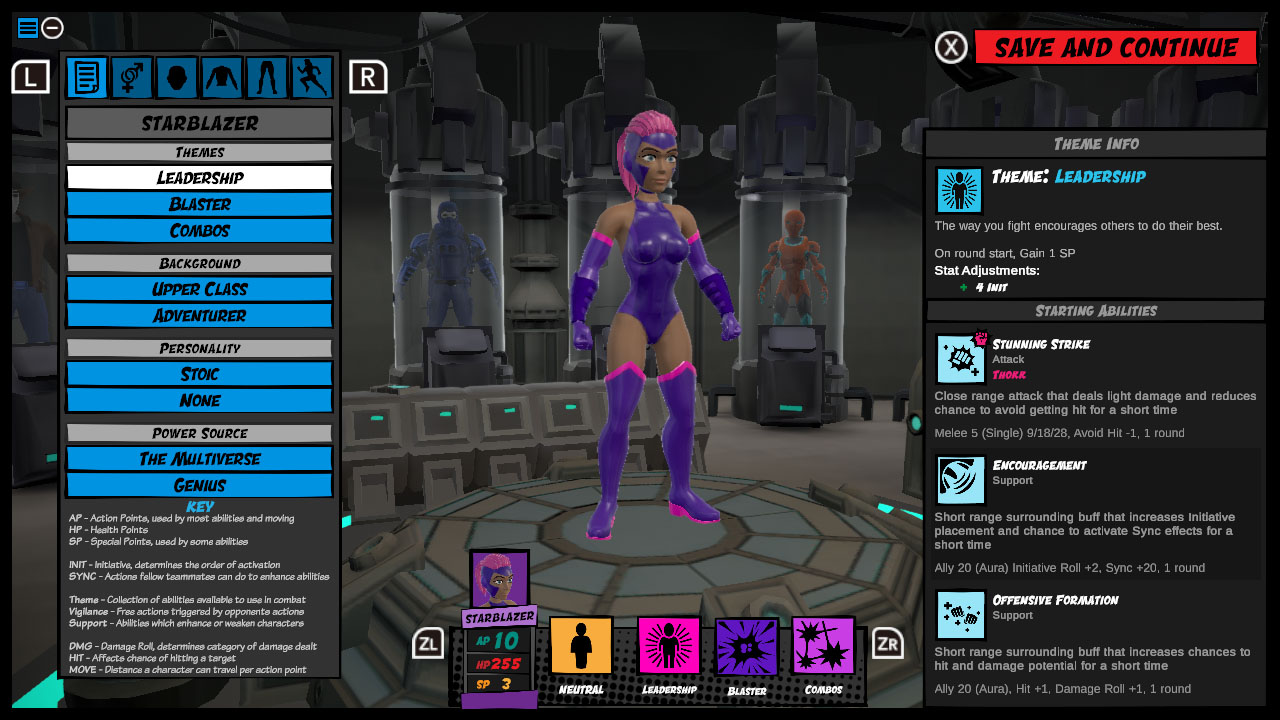The height and width of the screenshot is (720, 1280).
Task: Select the gender symbol customization icon
Action: (x=131, y=77)
